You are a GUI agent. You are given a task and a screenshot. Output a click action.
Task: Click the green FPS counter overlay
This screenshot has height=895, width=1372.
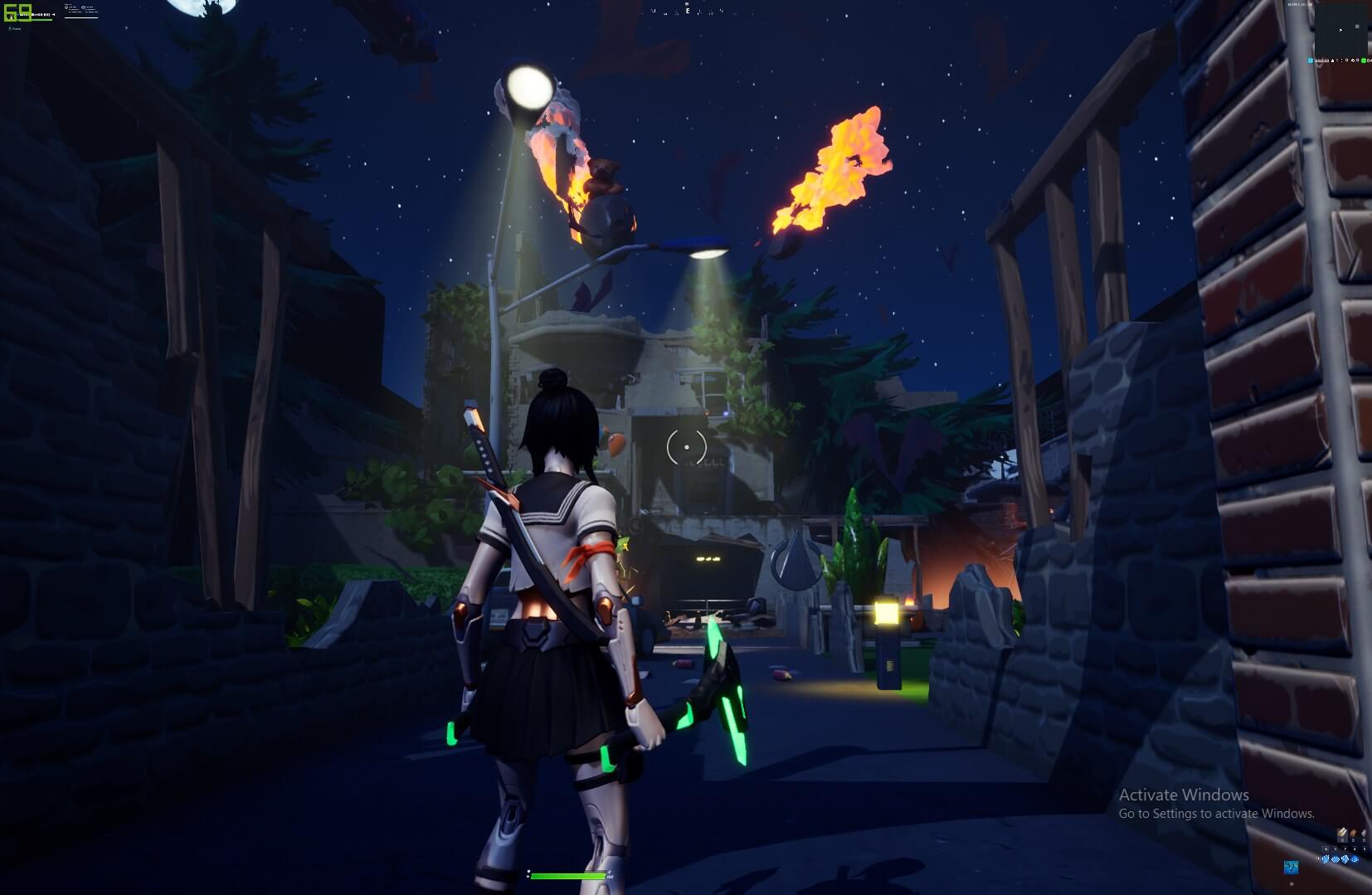pyautogui.click(x=17, y=12)
